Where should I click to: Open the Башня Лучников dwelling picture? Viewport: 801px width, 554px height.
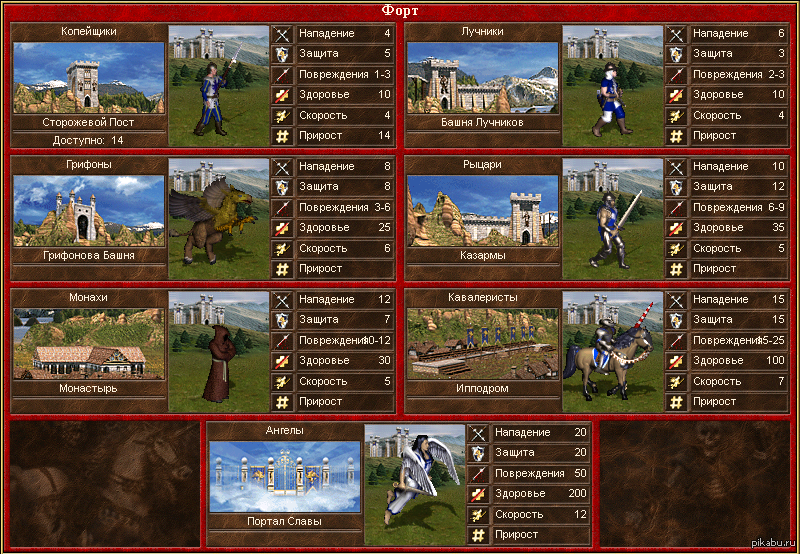(x=482, y=77)
